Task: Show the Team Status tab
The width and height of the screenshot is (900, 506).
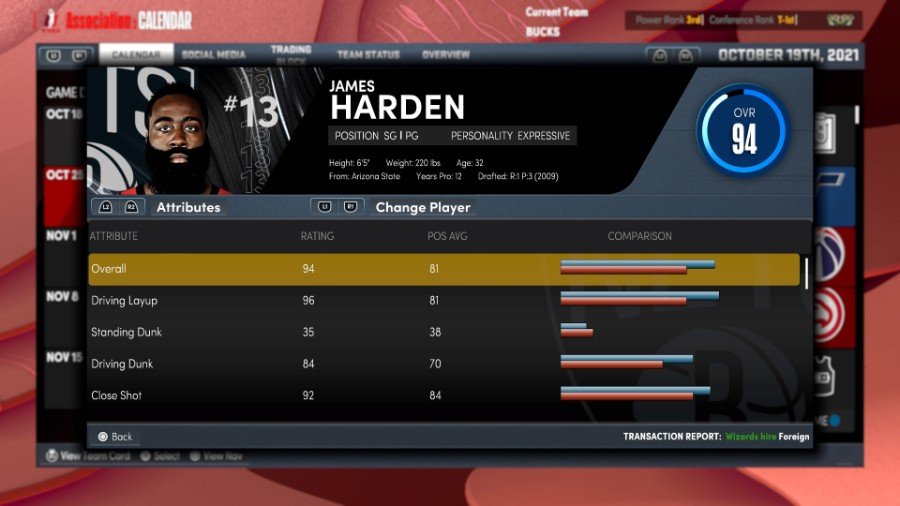Action: pos(368,54)
